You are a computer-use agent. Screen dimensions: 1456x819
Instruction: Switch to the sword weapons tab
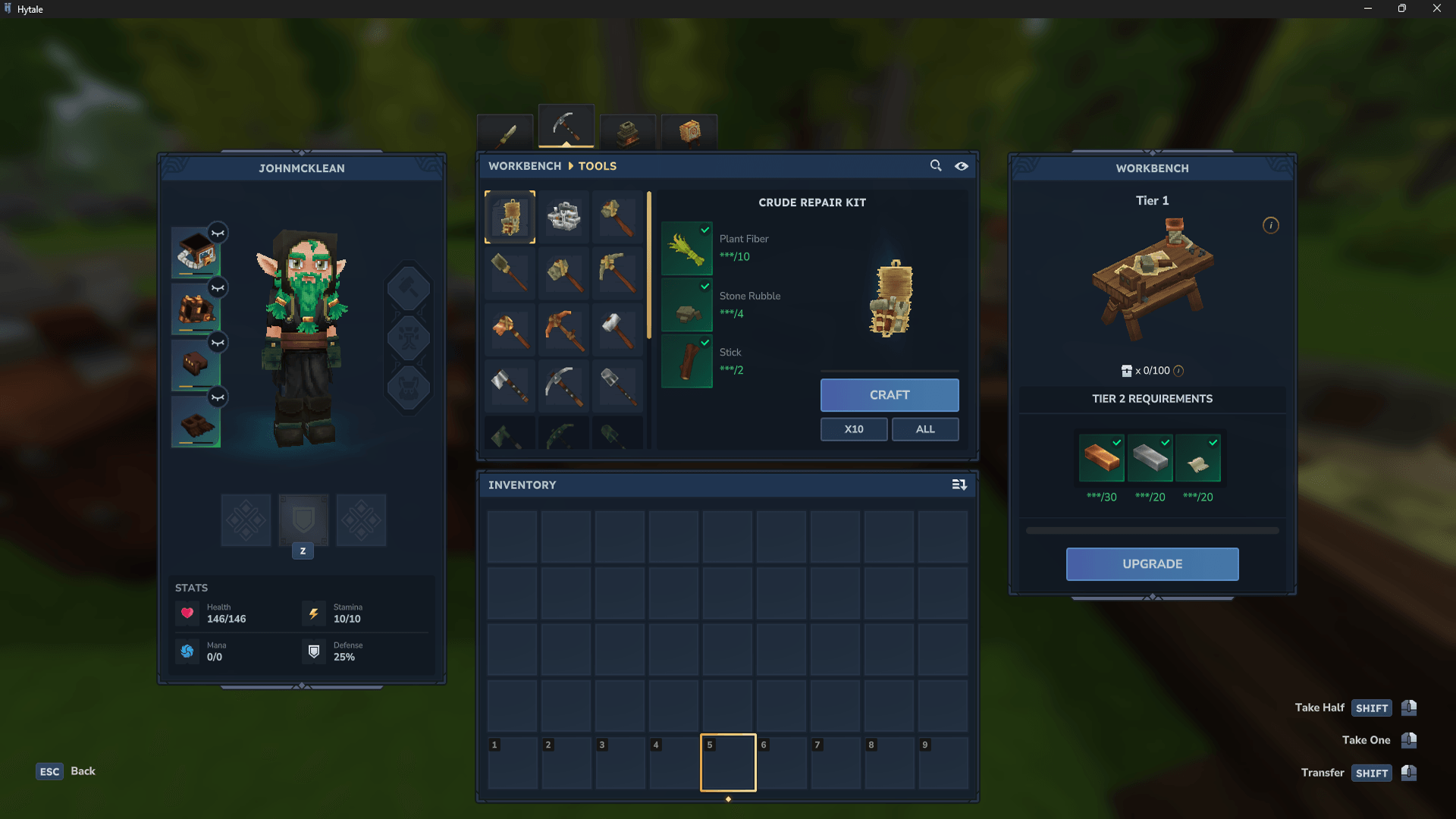tap(506, 133)
